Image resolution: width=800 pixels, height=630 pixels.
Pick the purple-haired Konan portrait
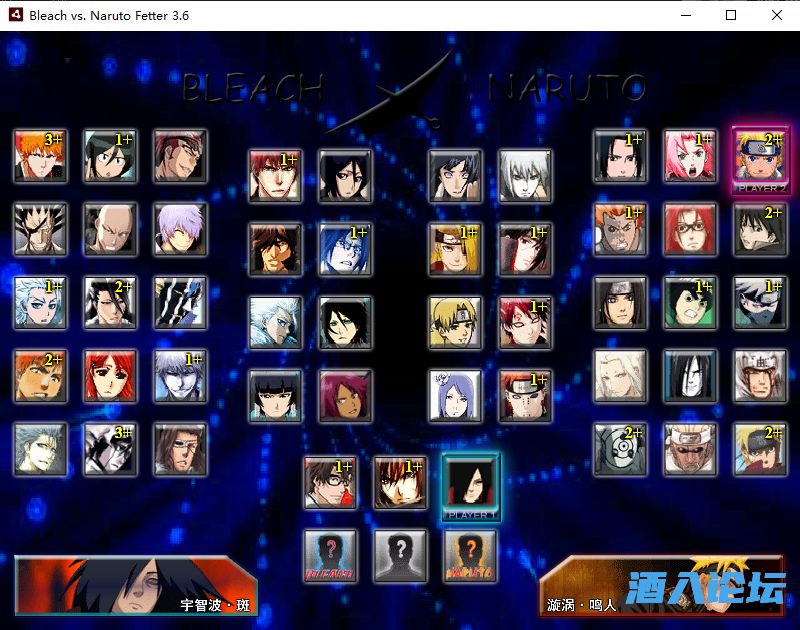pyautogui.click(x=455, y=395)
